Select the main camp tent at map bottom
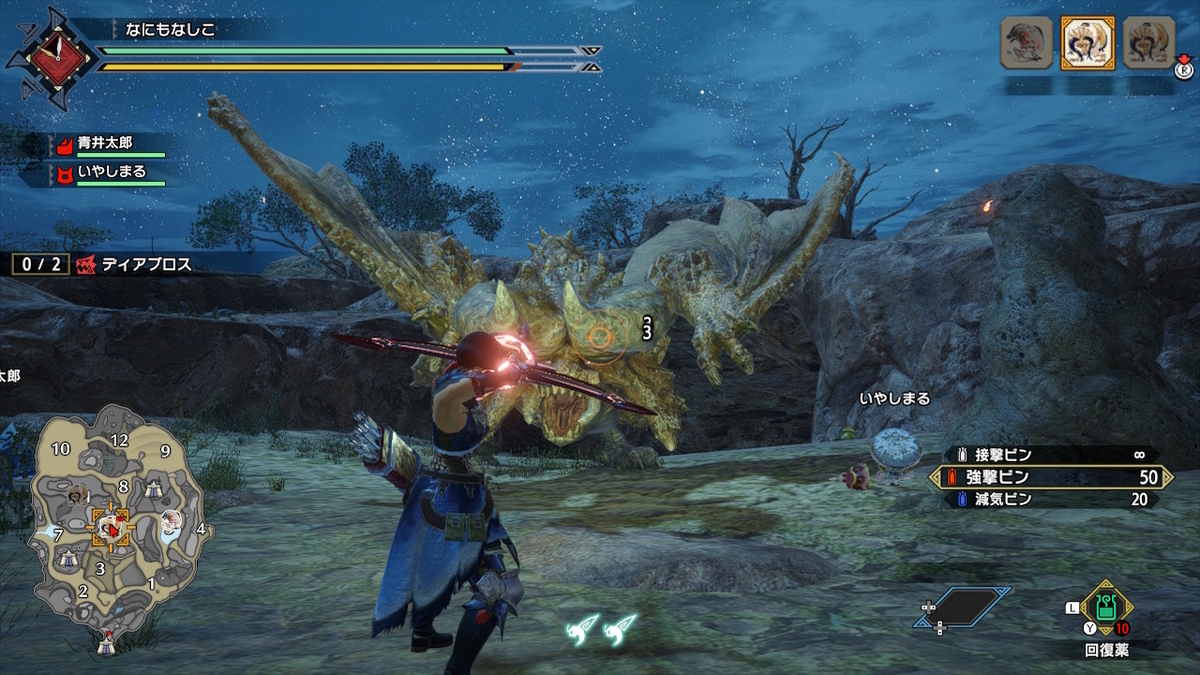This screenshot has height=675, width=1200. 106,645
